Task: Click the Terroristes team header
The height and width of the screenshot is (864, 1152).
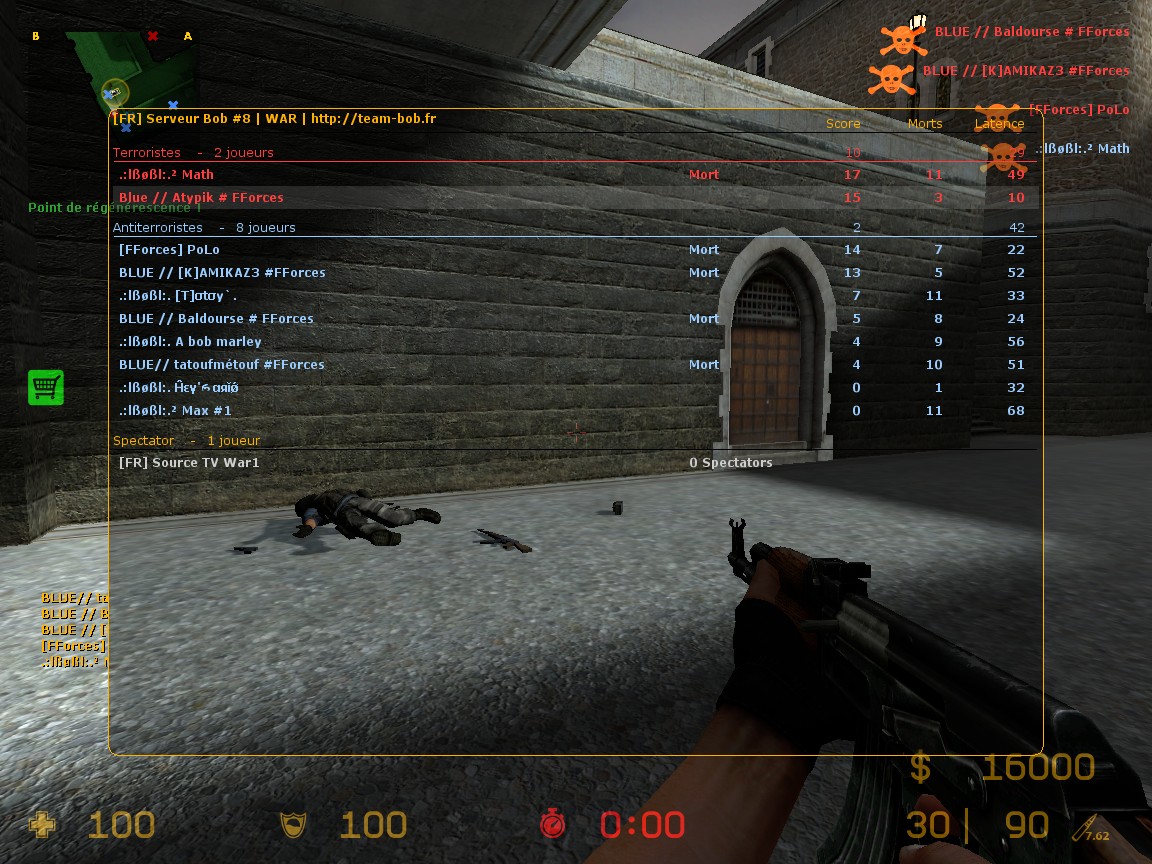Action: (147, 152)
